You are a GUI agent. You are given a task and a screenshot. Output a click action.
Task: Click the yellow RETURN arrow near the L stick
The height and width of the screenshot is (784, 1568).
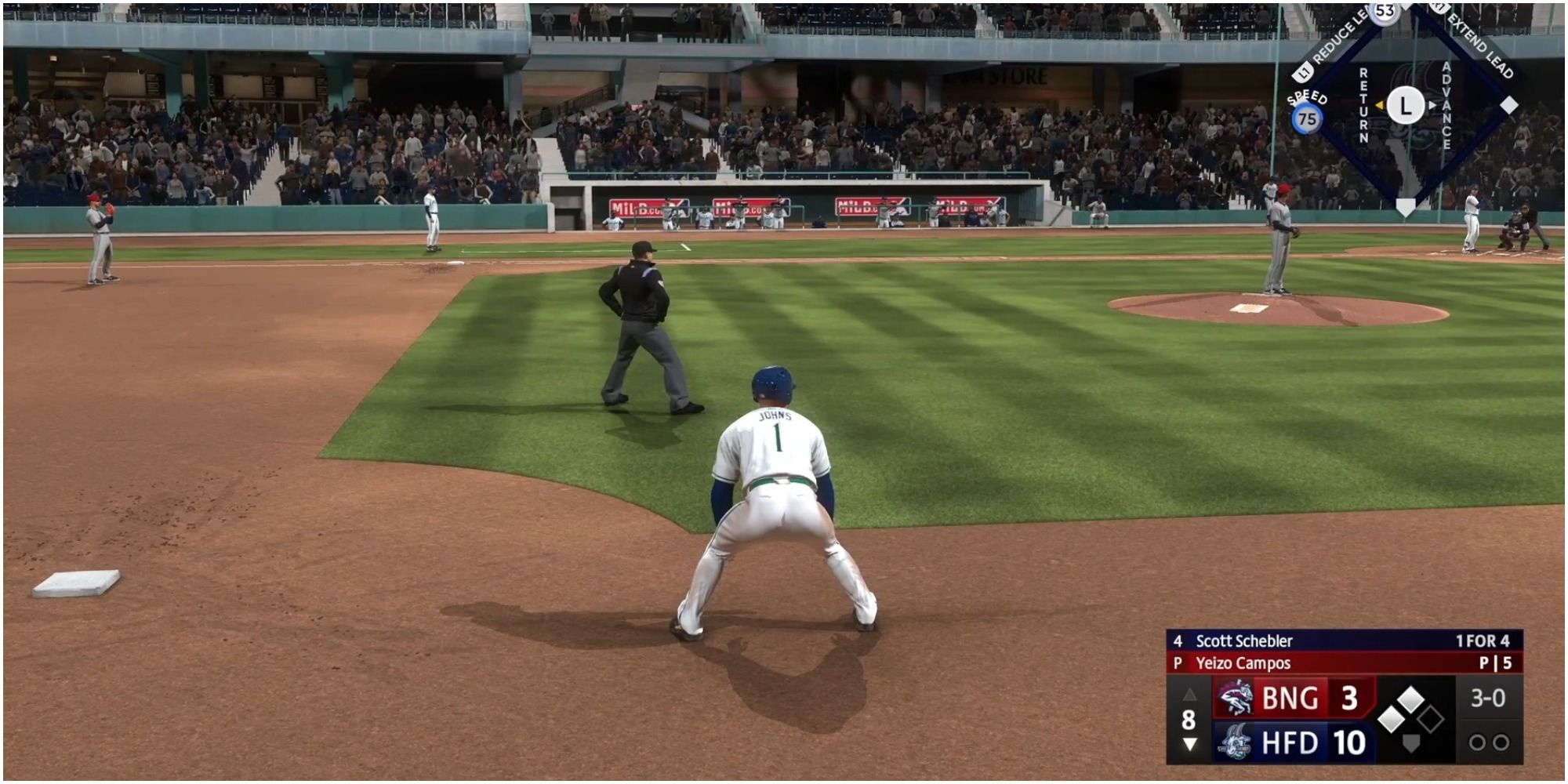pos(1380,106)
